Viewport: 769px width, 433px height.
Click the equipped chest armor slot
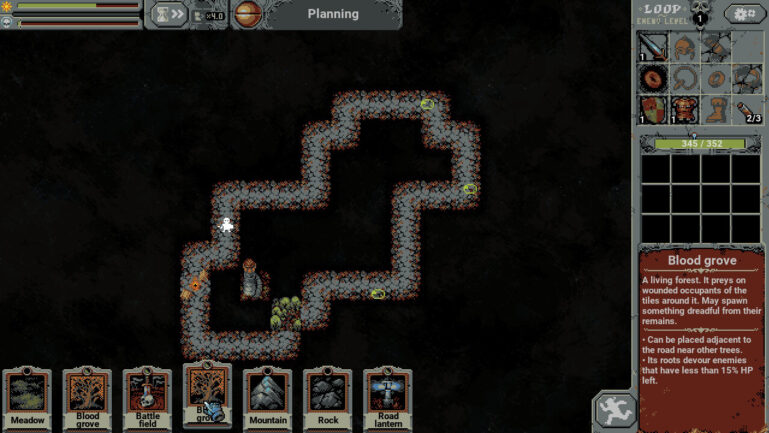(684, 109)
